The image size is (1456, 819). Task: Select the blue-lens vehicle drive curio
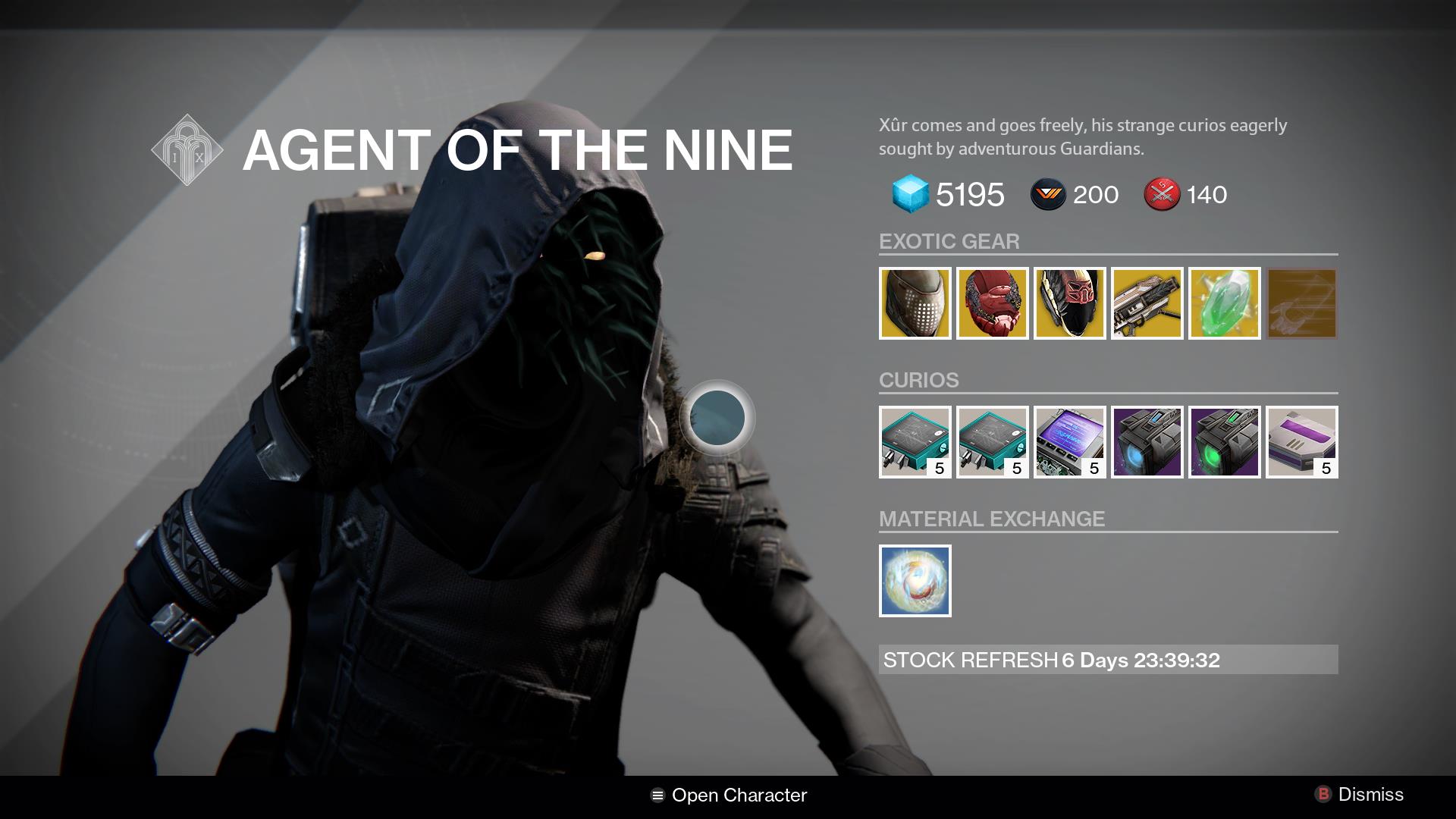(1147, 443)
